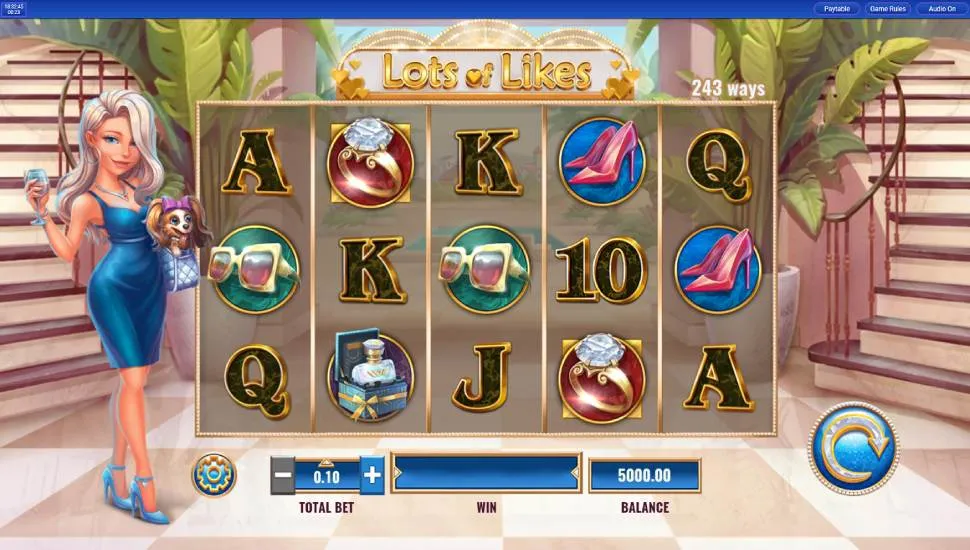Spin the reels with the circular arrow button
This screenshot has width=970, height=550.
[x=853, y=447]
